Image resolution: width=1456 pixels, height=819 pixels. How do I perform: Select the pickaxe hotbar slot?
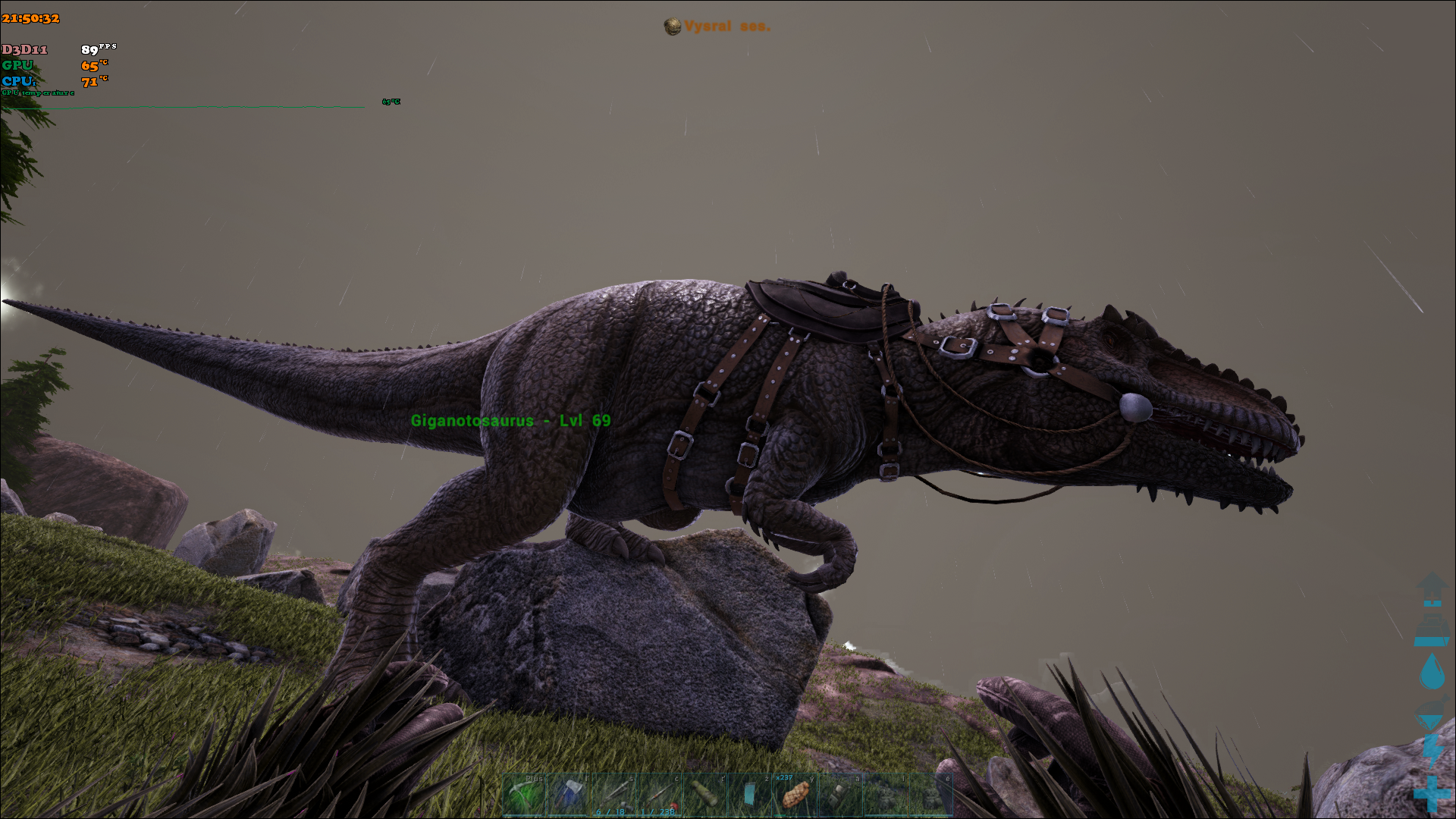524,795
